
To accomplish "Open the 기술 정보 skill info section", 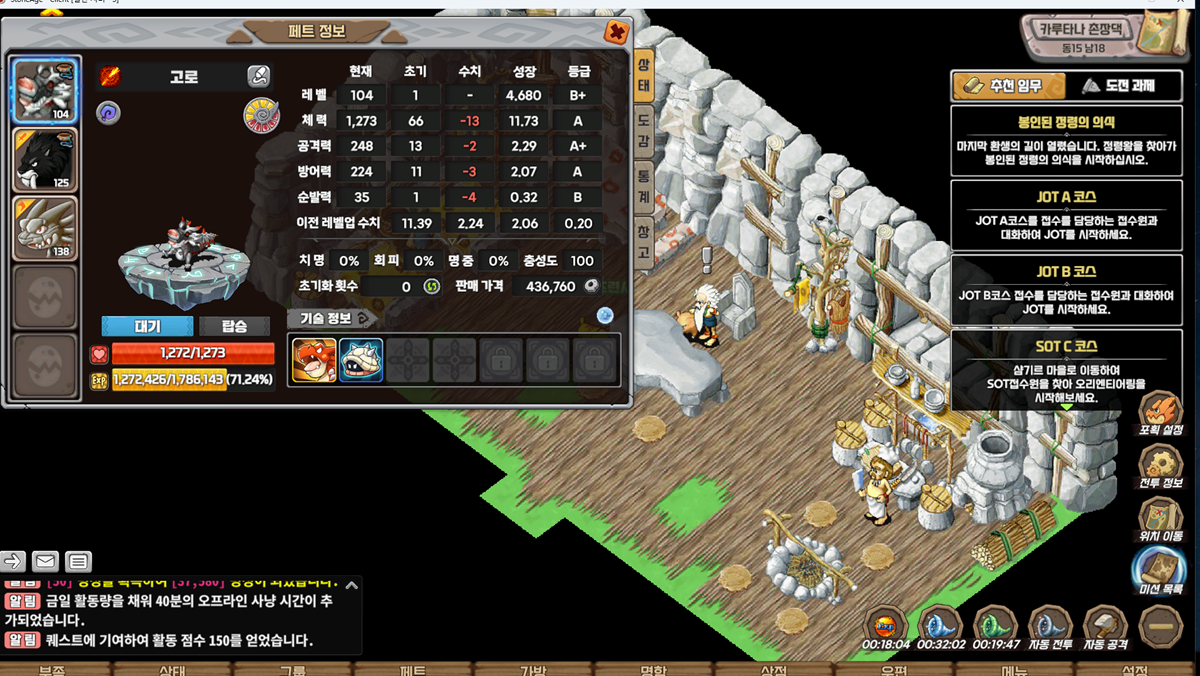I will (331, 318).
